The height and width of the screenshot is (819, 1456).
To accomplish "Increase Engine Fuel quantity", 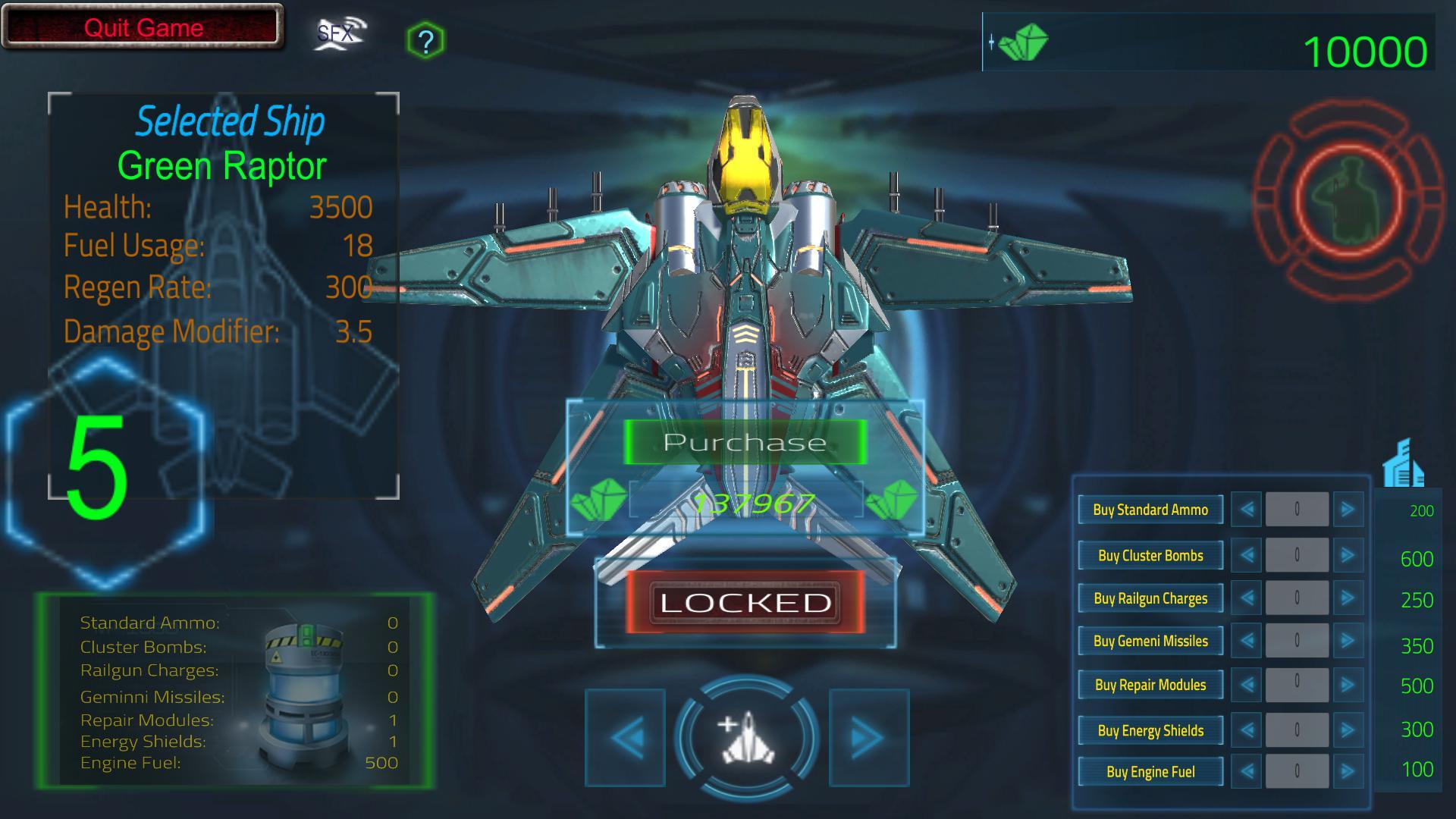I will pyautogui.click(x=1348, y=772).
